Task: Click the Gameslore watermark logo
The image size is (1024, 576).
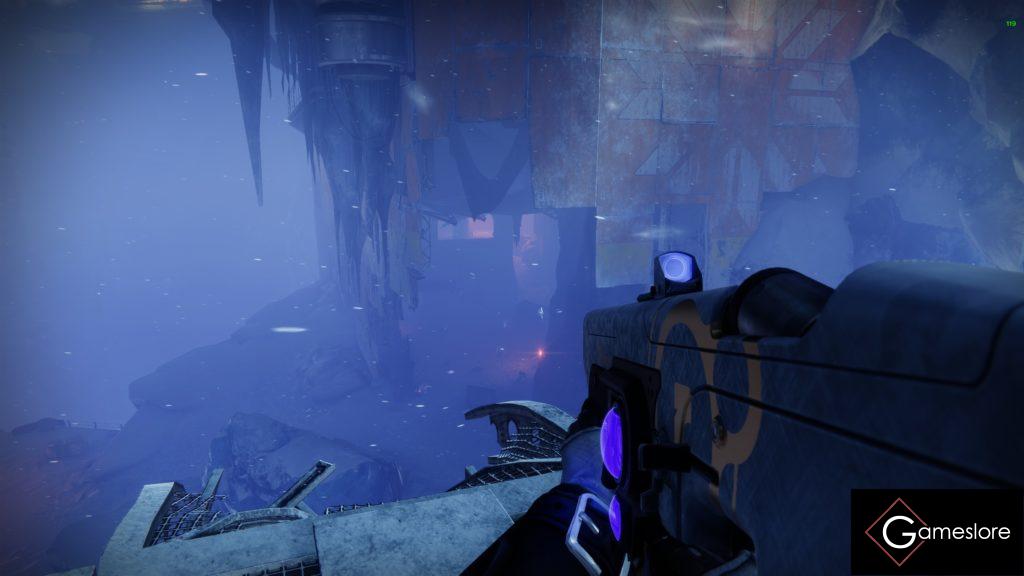Action: tap(937, 532)
